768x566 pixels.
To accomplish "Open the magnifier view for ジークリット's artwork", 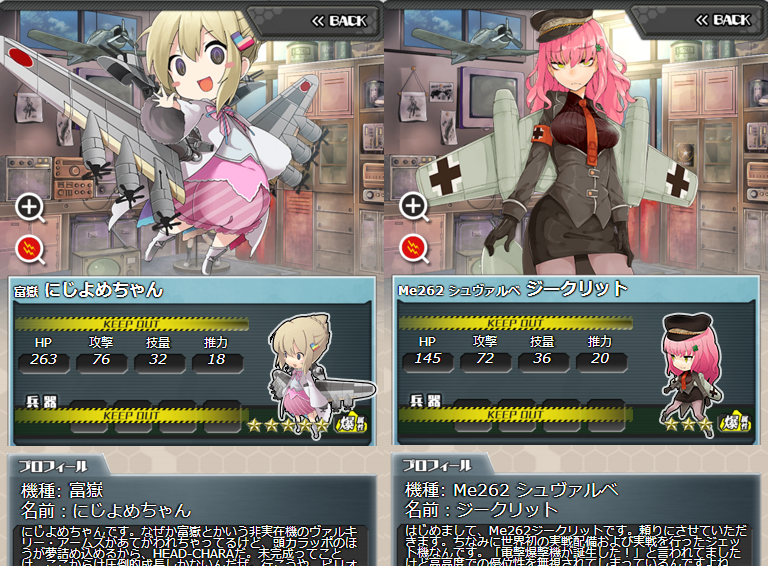I will pos(414,207).
